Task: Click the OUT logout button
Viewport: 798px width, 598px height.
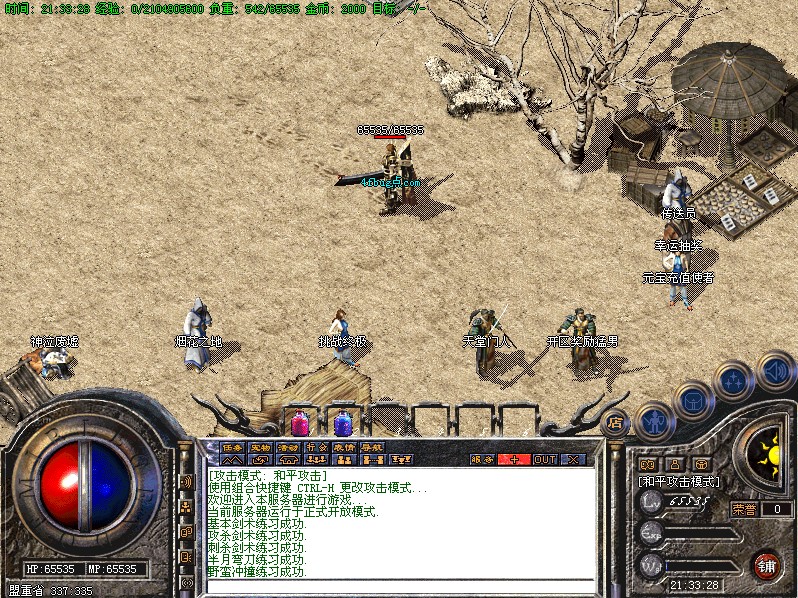Action: point(544,459)
